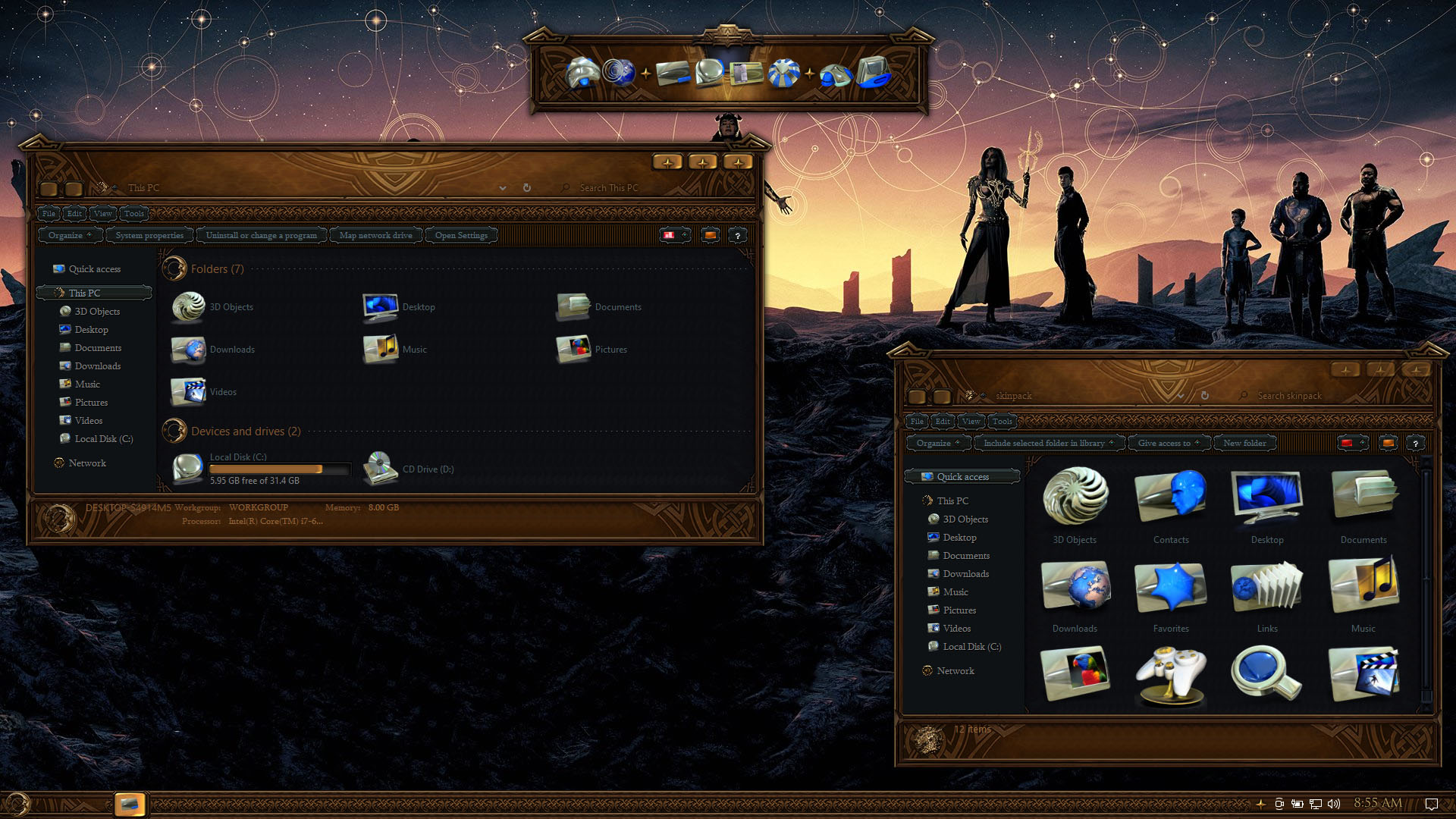Viewport: 1456px width, 819px height.
Task: Create a New folder in skinpack window
Action: tap(1244, 443)
